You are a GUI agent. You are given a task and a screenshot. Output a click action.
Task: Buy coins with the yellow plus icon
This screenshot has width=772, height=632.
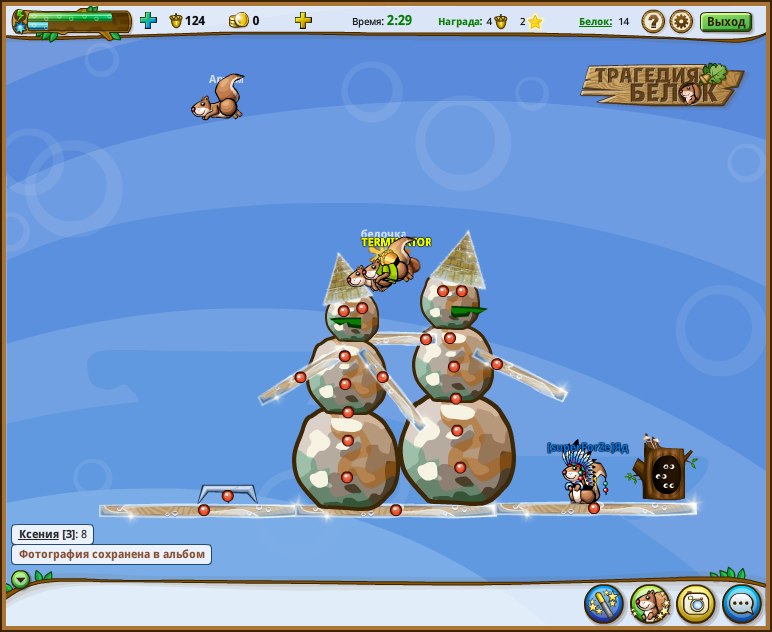[303, 20]
